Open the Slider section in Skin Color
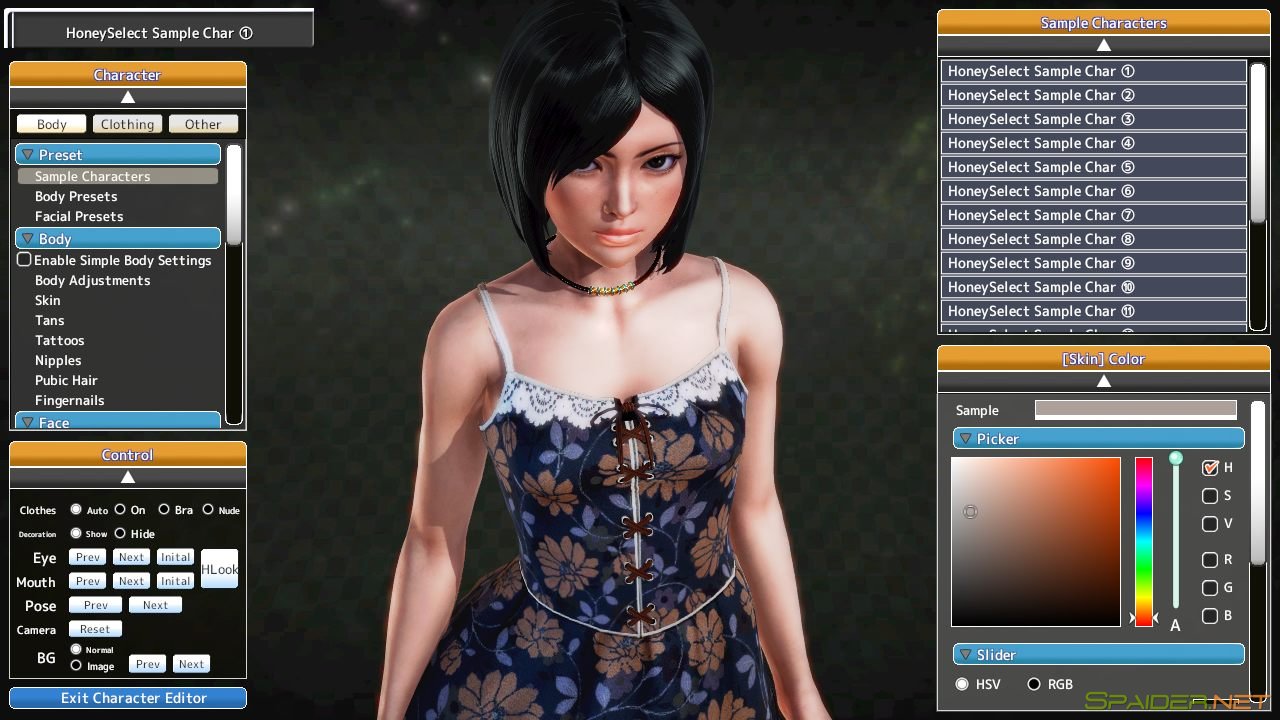The image size is (1280, 720). [1098, 655]
